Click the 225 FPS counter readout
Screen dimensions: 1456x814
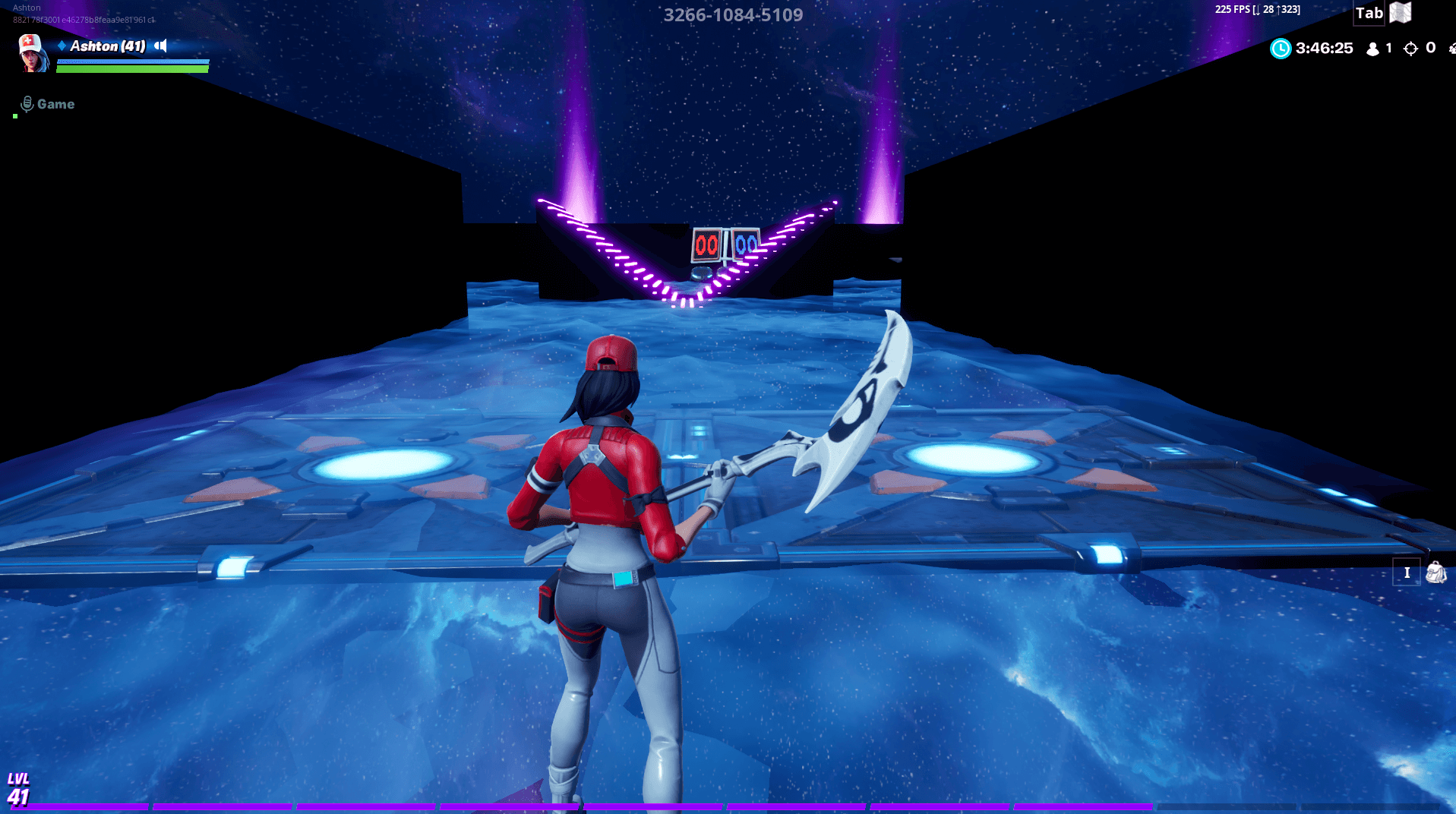(1232, 10)
